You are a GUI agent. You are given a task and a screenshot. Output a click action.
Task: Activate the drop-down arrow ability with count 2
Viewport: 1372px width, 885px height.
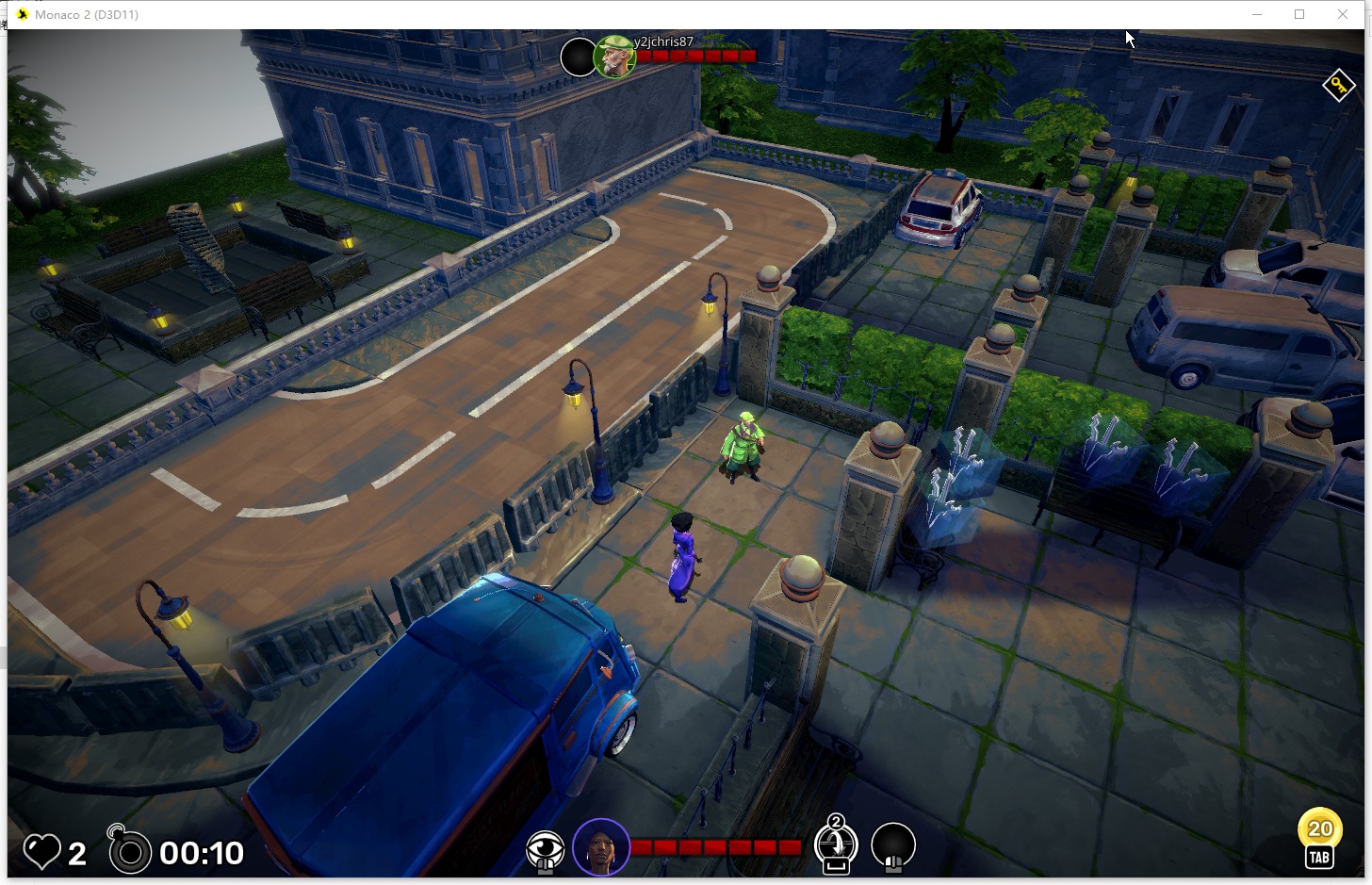pos(836,844)
